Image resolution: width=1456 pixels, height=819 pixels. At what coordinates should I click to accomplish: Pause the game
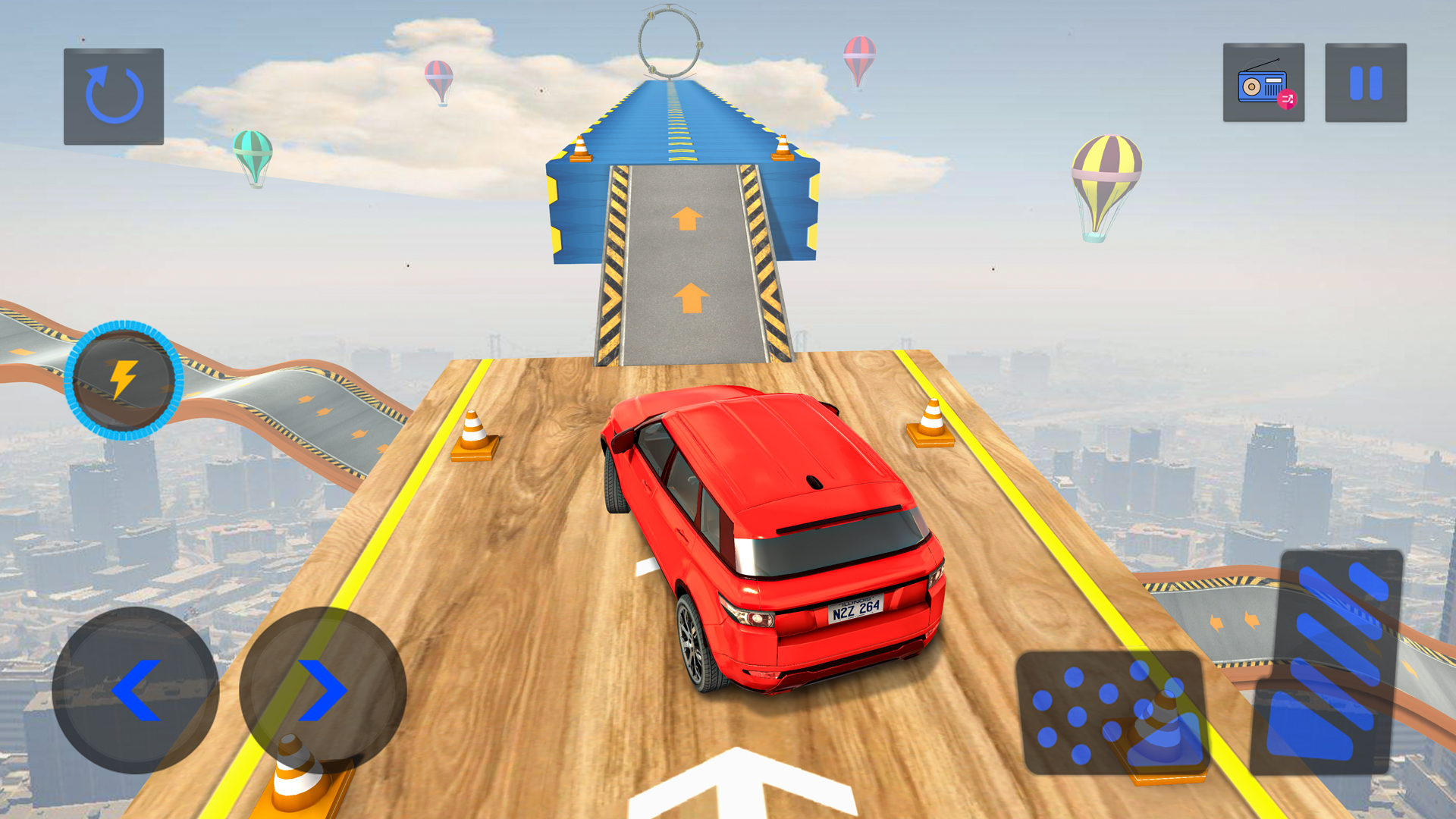pos(1366,83)
